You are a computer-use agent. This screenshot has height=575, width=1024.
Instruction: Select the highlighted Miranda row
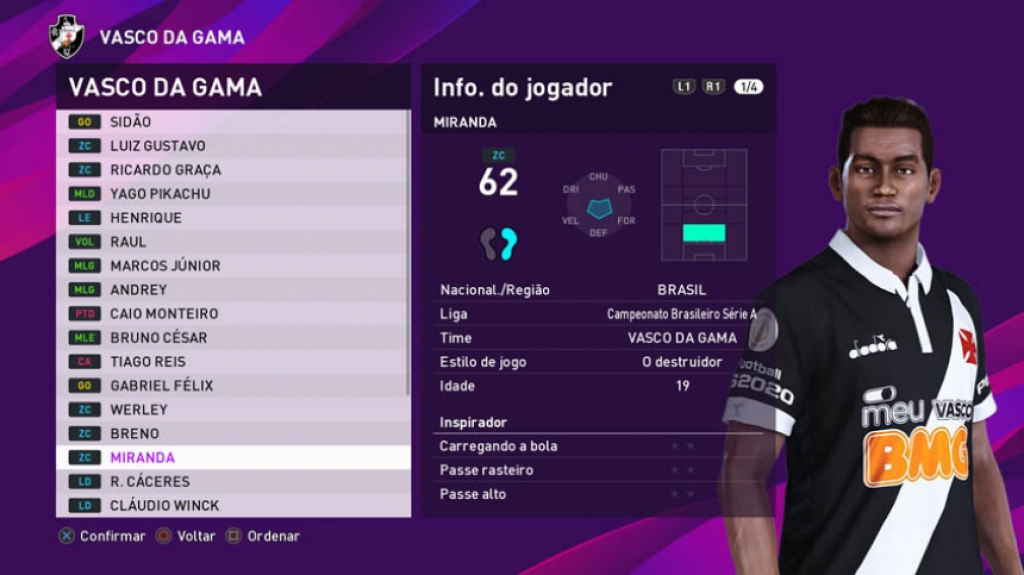click(232, 458)
